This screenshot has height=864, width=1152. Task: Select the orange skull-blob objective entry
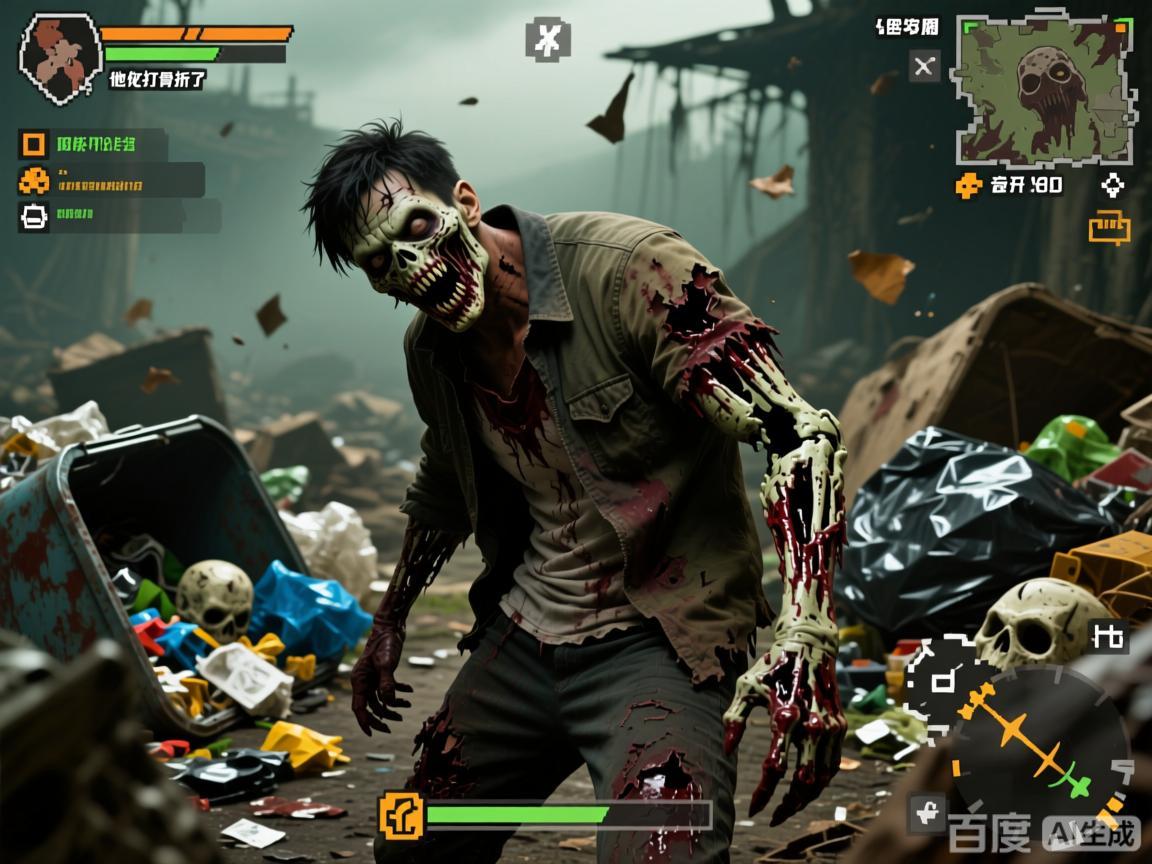coord(34,181)
